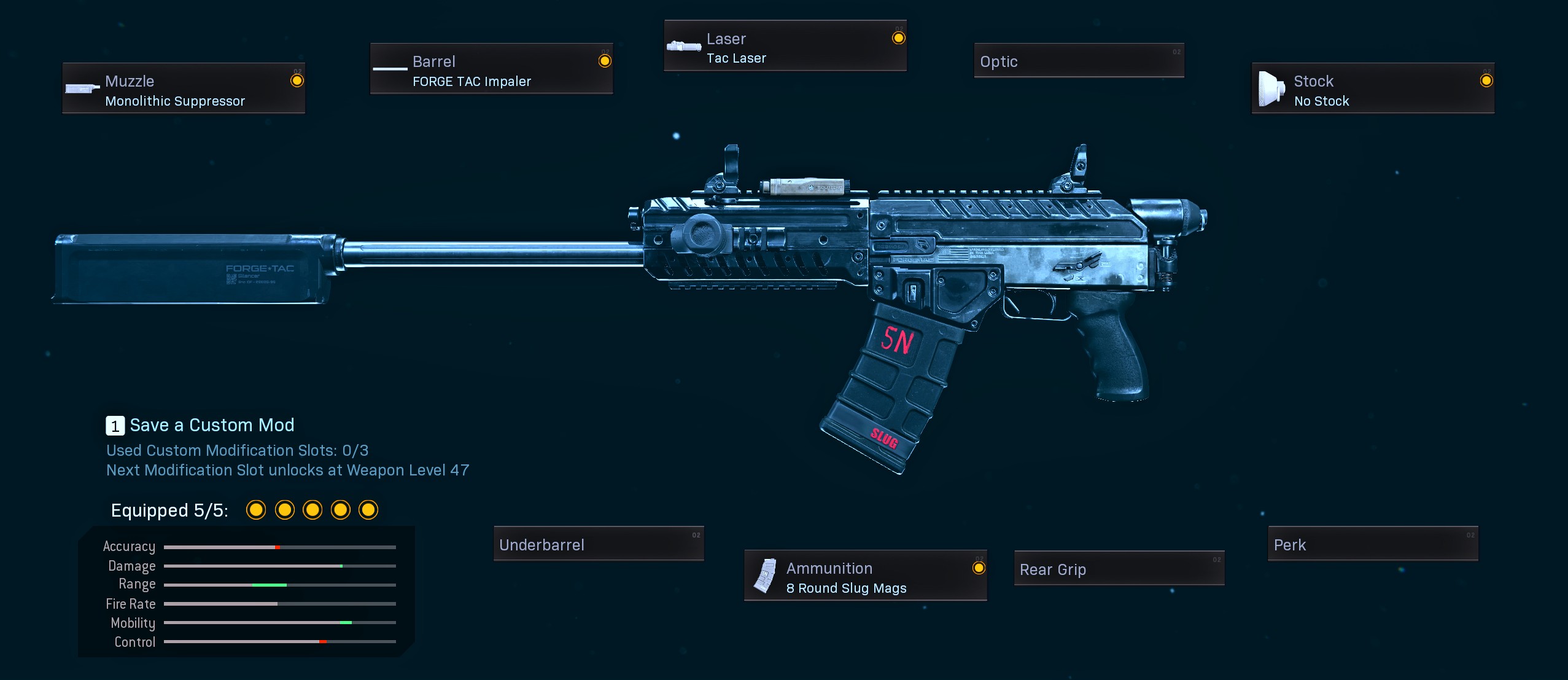
Task: Open the empty Optic slot
Action: 1079,61
